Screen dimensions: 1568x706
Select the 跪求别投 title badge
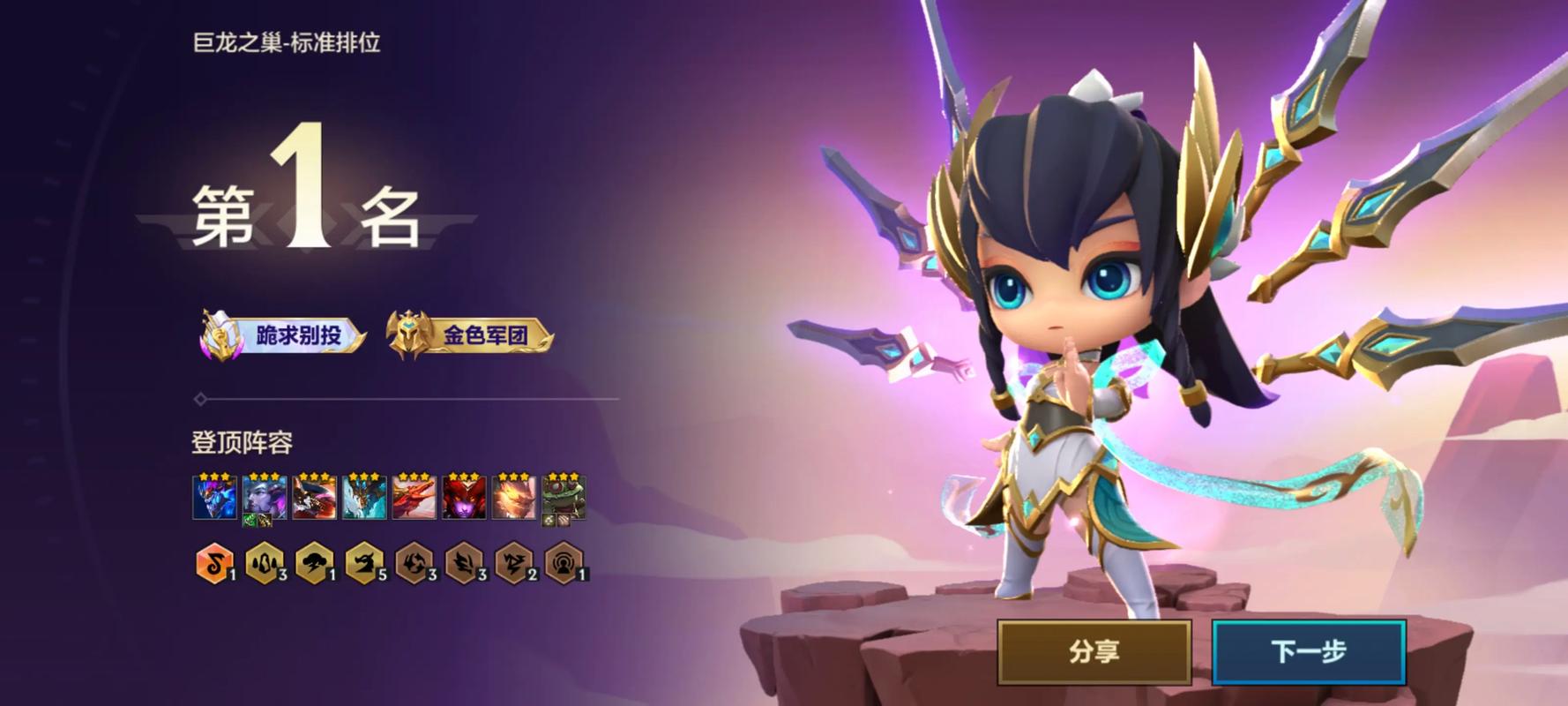pyautogui.click(x=284, y=335)
